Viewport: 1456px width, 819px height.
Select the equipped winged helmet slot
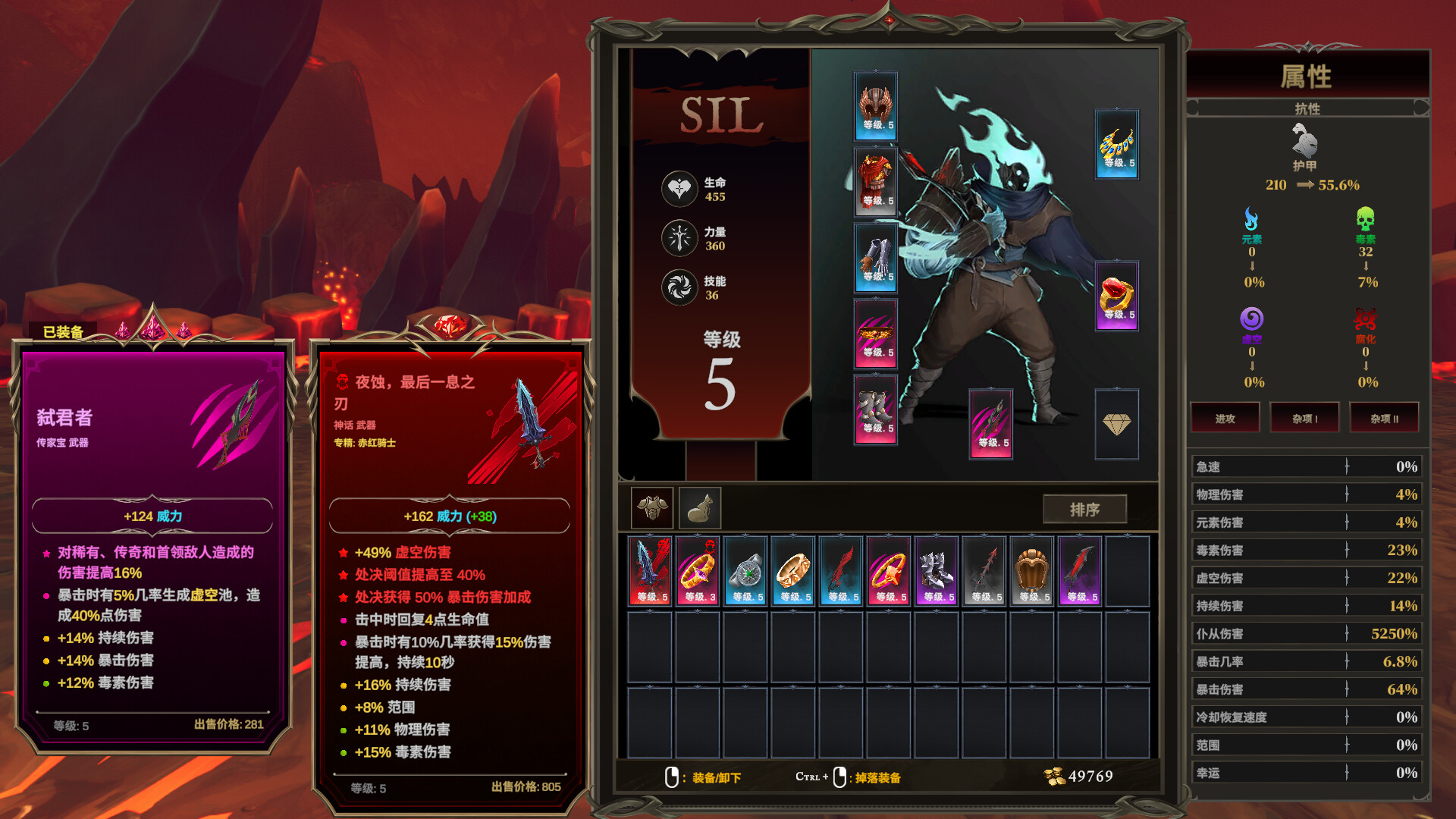tap(876, 106)
